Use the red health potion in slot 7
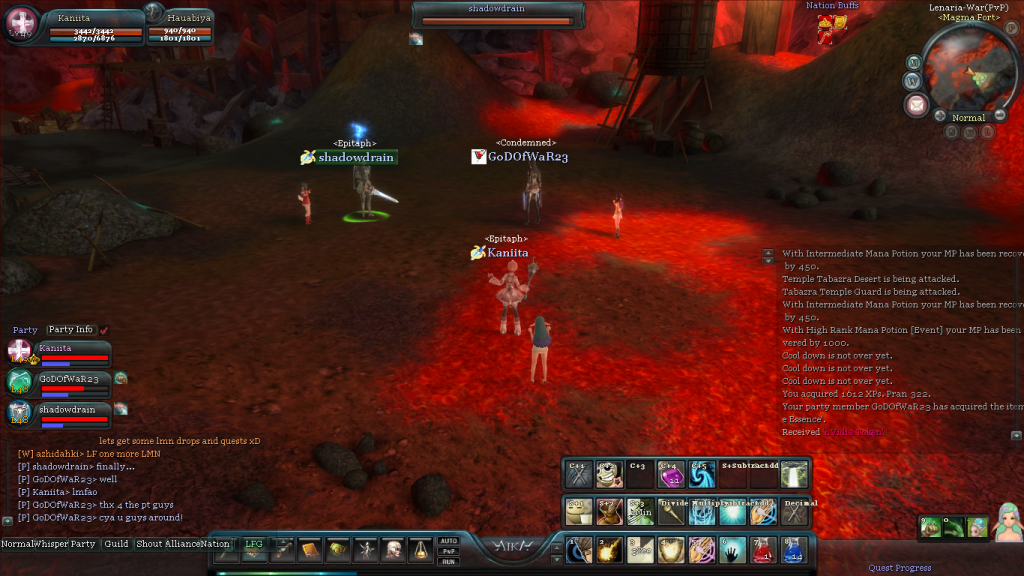Viewport: 1024px width, 576px height. click(762, 550)
